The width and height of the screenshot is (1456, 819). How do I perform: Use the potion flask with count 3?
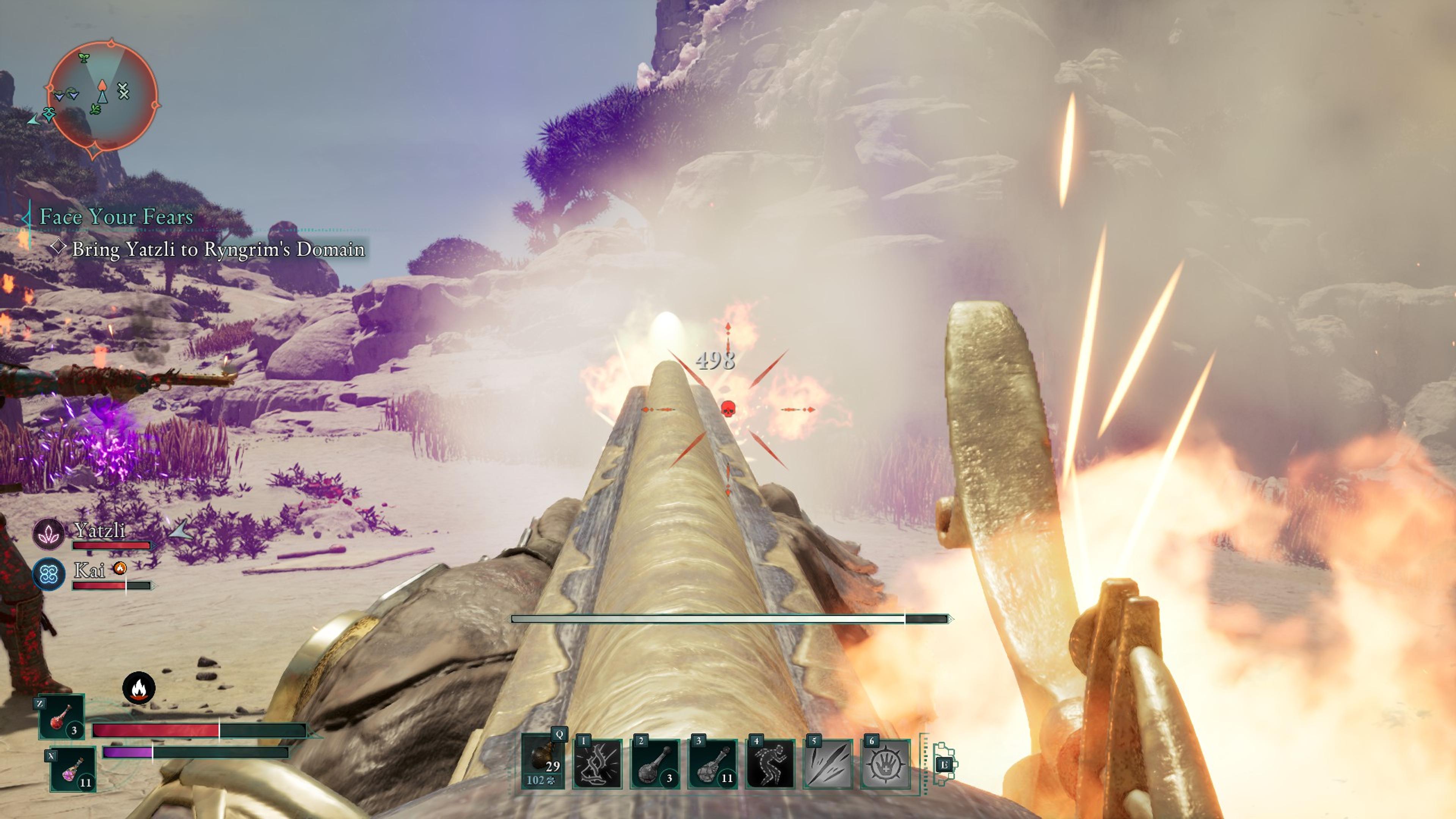655,764
